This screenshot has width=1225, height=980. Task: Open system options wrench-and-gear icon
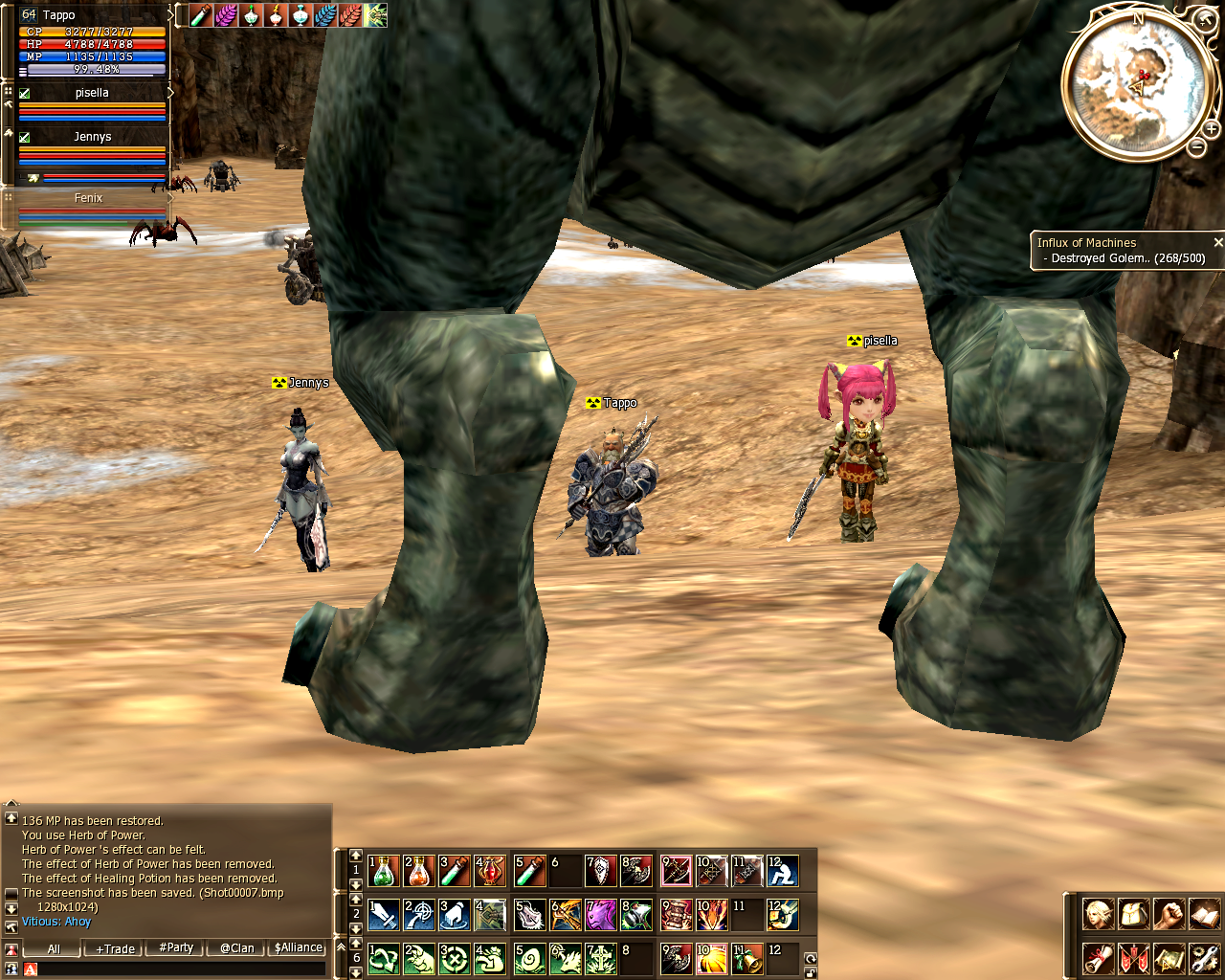coord(1204,957)
